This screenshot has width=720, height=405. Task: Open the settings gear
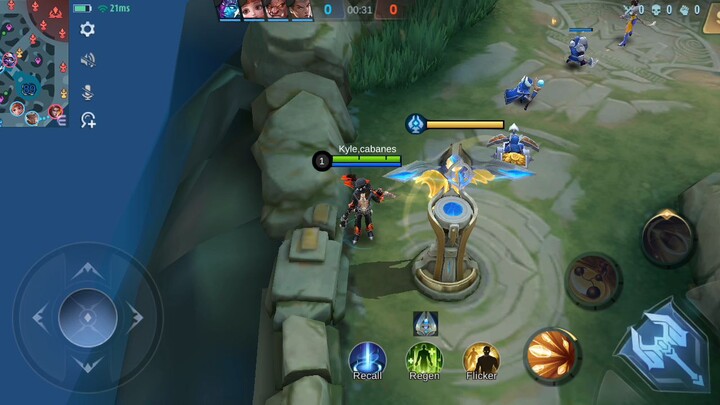point(88,29)
